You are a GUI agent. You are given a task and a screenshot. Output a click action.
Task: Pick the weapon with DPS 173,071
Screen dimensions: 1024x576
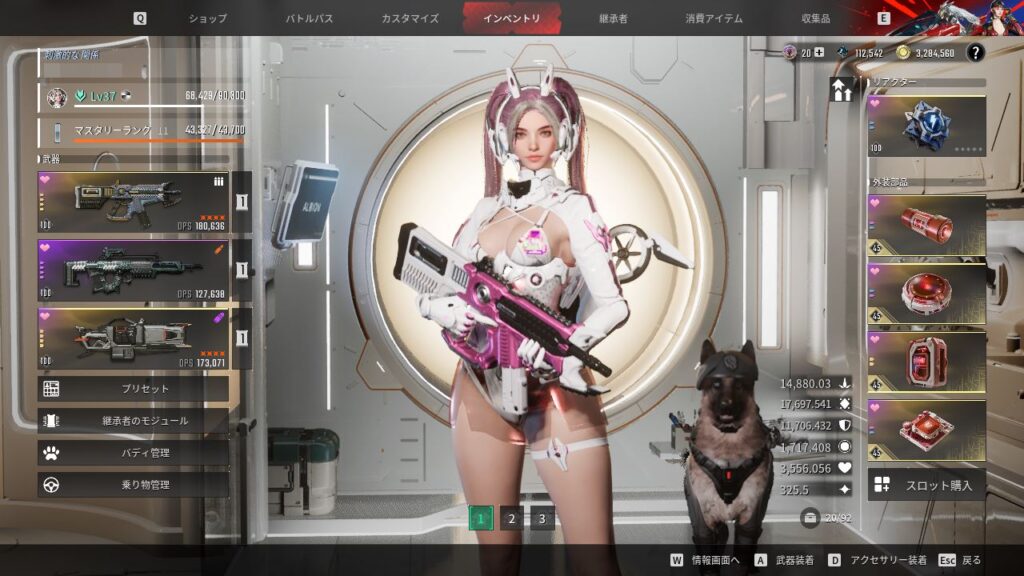click(133, 339)
